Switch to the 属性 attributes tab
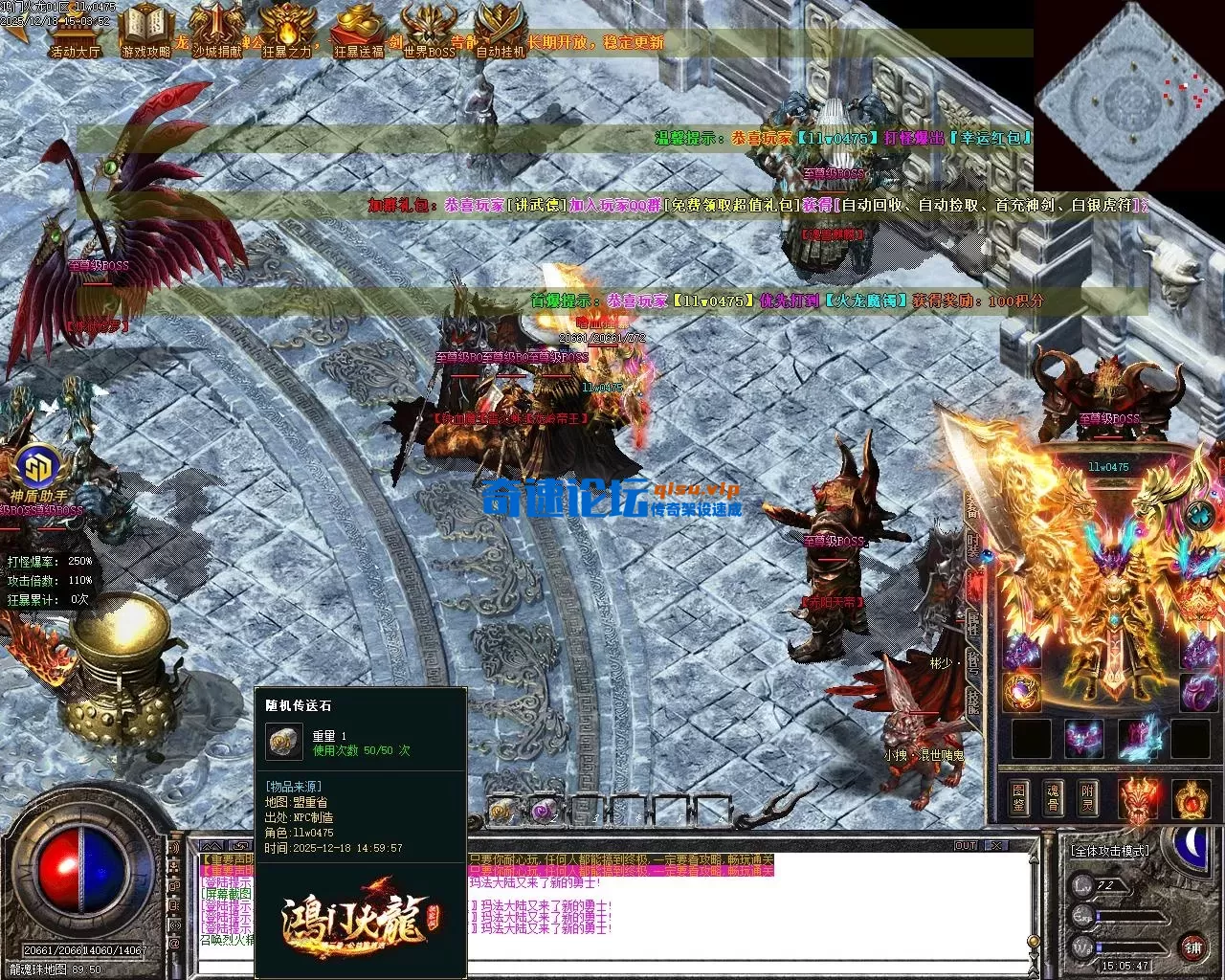This screenshot has height=980, width=1225. pyautogui.click(x=973, y=624)
